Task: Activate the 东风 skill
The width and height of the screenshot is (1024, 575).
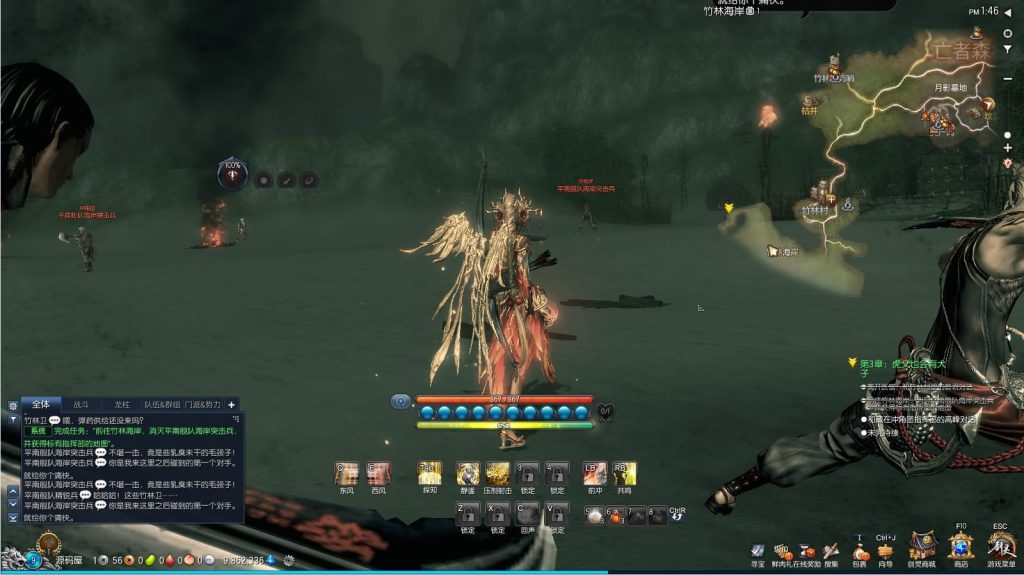Action: click(347, 473)
